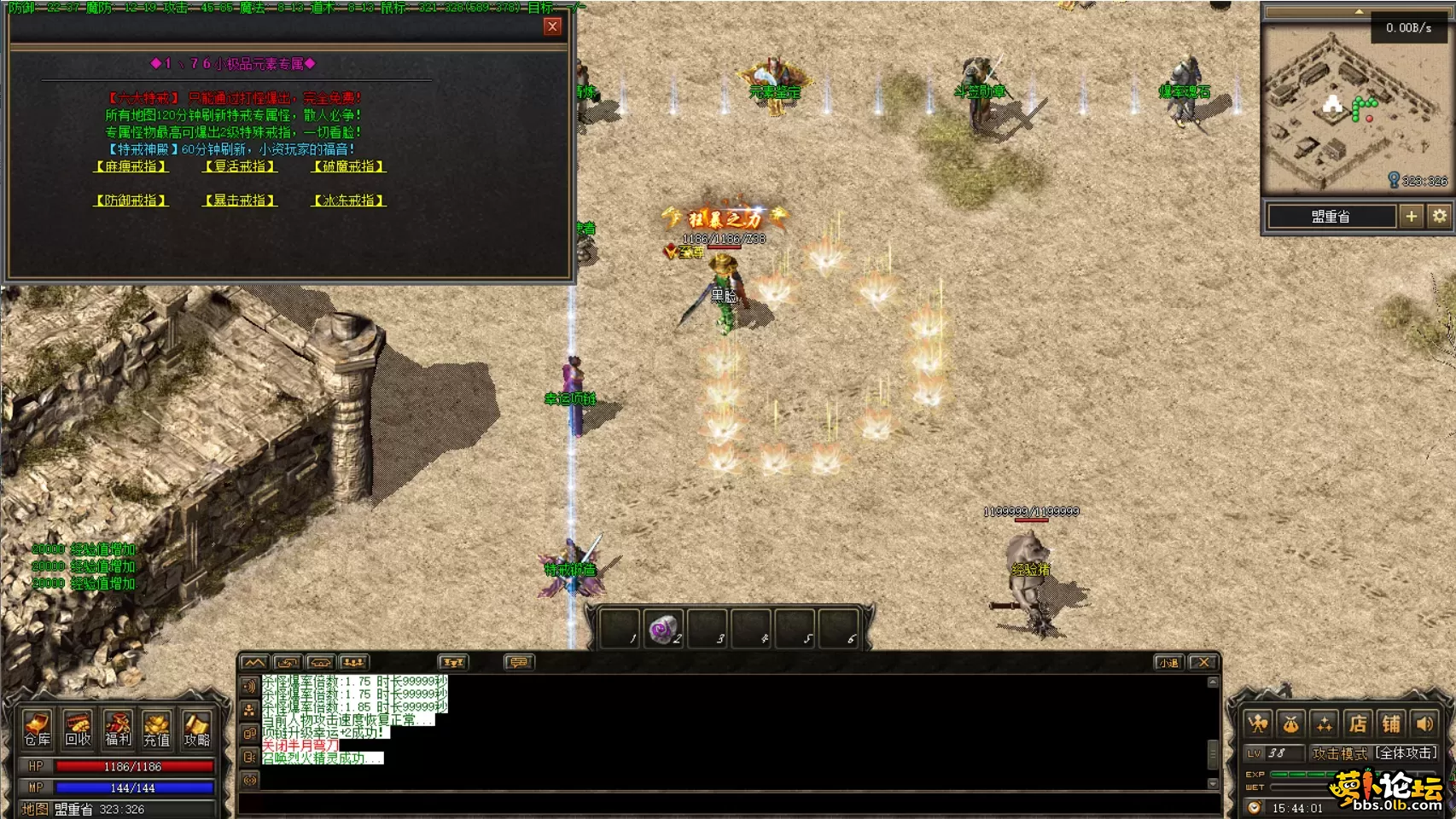Open the character warrior icon
Viewport: 1456px width, 819px height.
click(x=1258, y=724)
